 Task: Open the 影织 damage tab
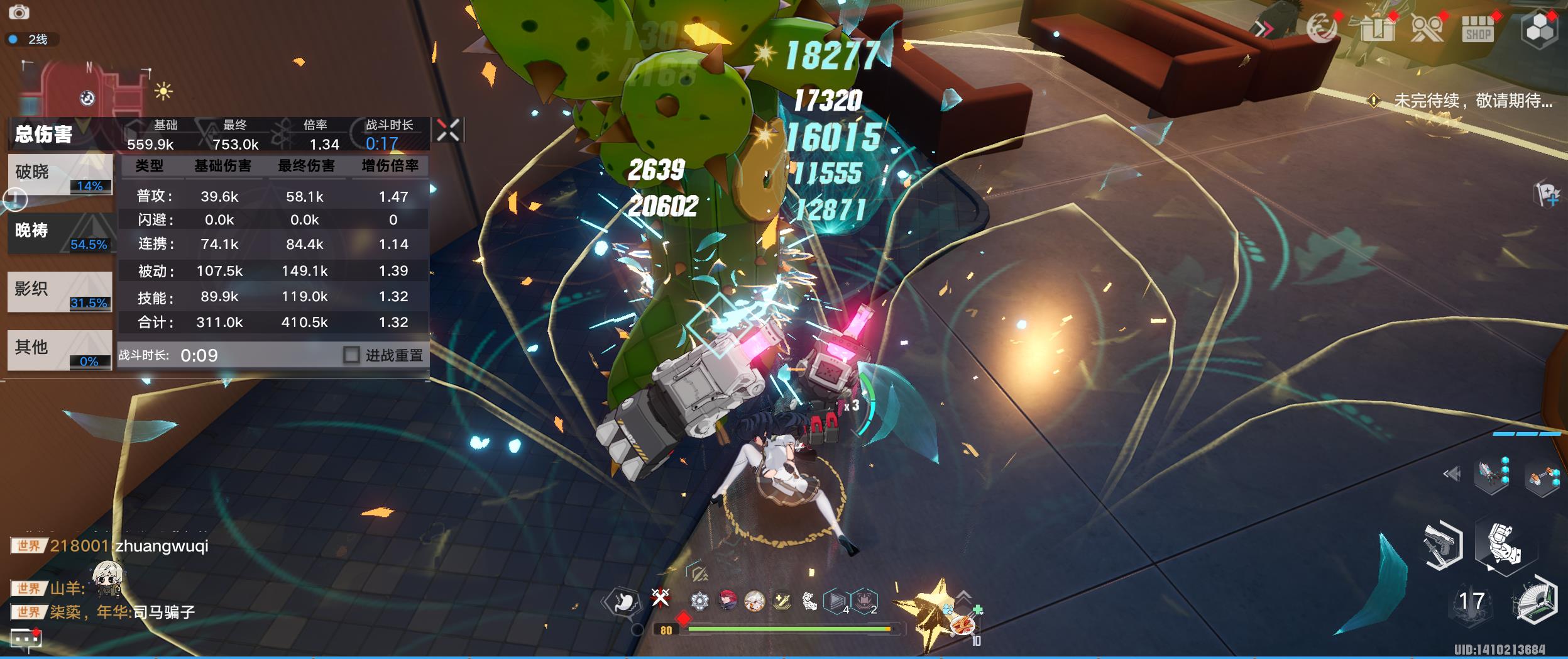point(60,291)
